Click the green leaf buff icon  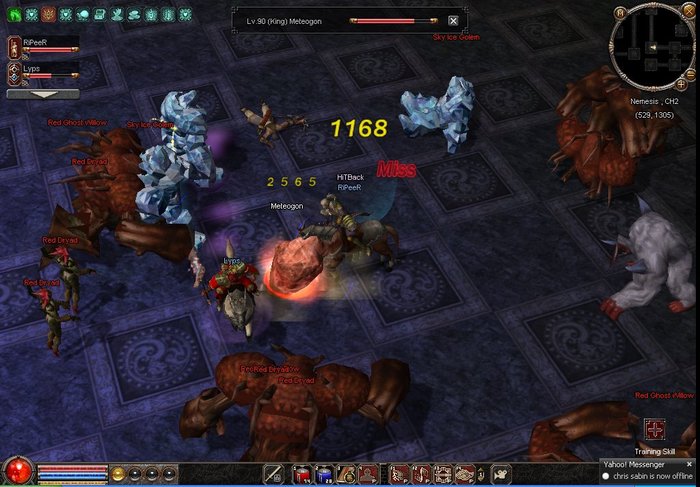(x=14, y=15)
